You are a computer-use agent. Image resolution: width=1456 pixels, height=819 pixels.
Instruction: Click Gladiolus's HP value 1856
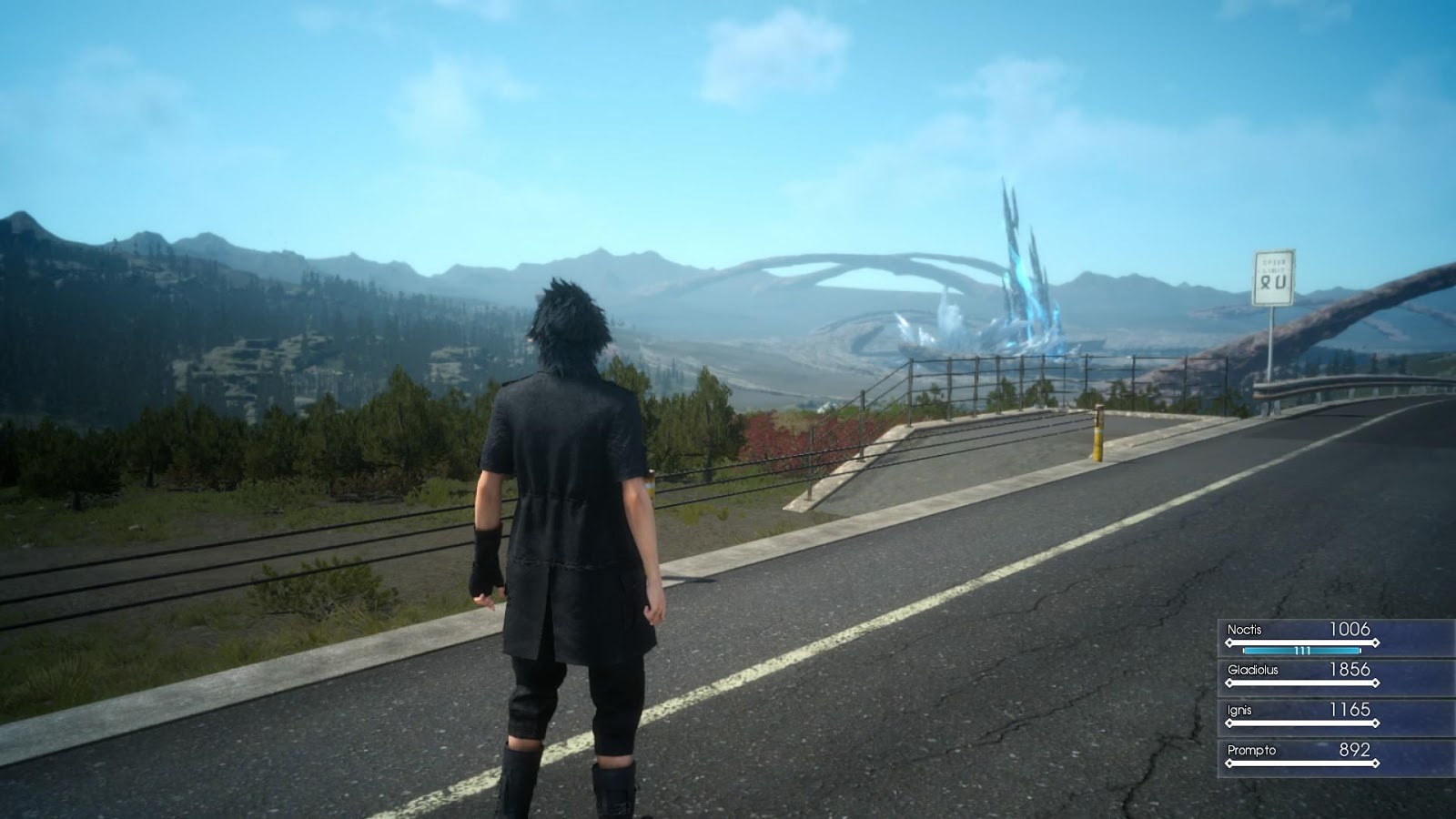1350,670
